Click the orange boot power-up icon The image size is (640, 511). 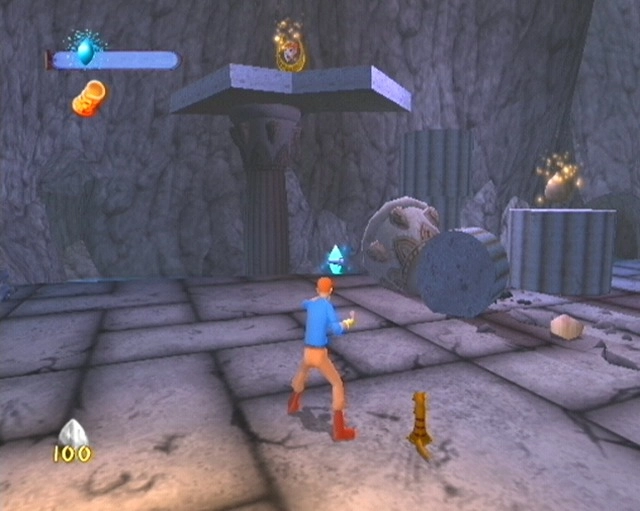pyautogui.click(x=88, y=98)
